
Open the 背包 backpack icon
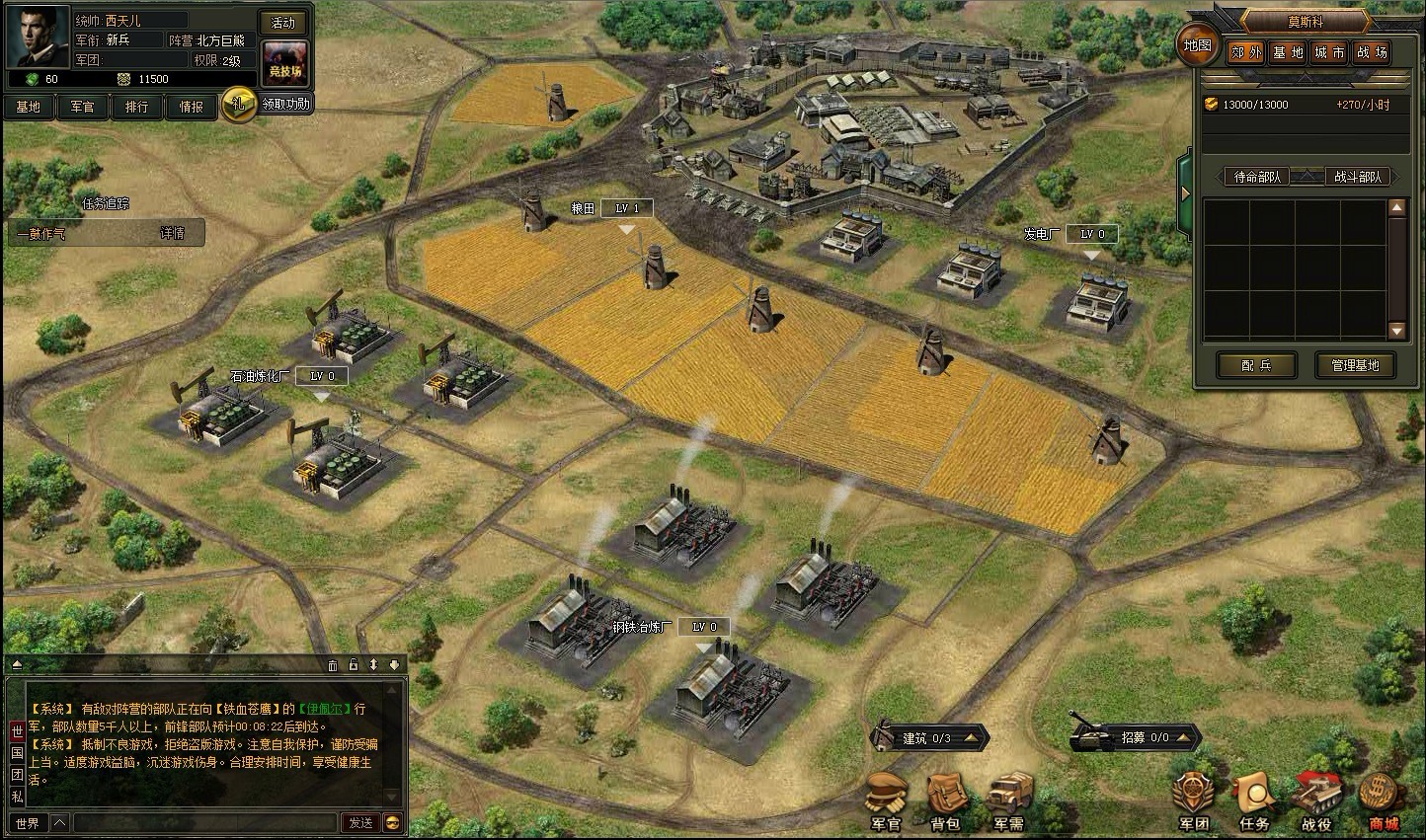coord(945,802)
